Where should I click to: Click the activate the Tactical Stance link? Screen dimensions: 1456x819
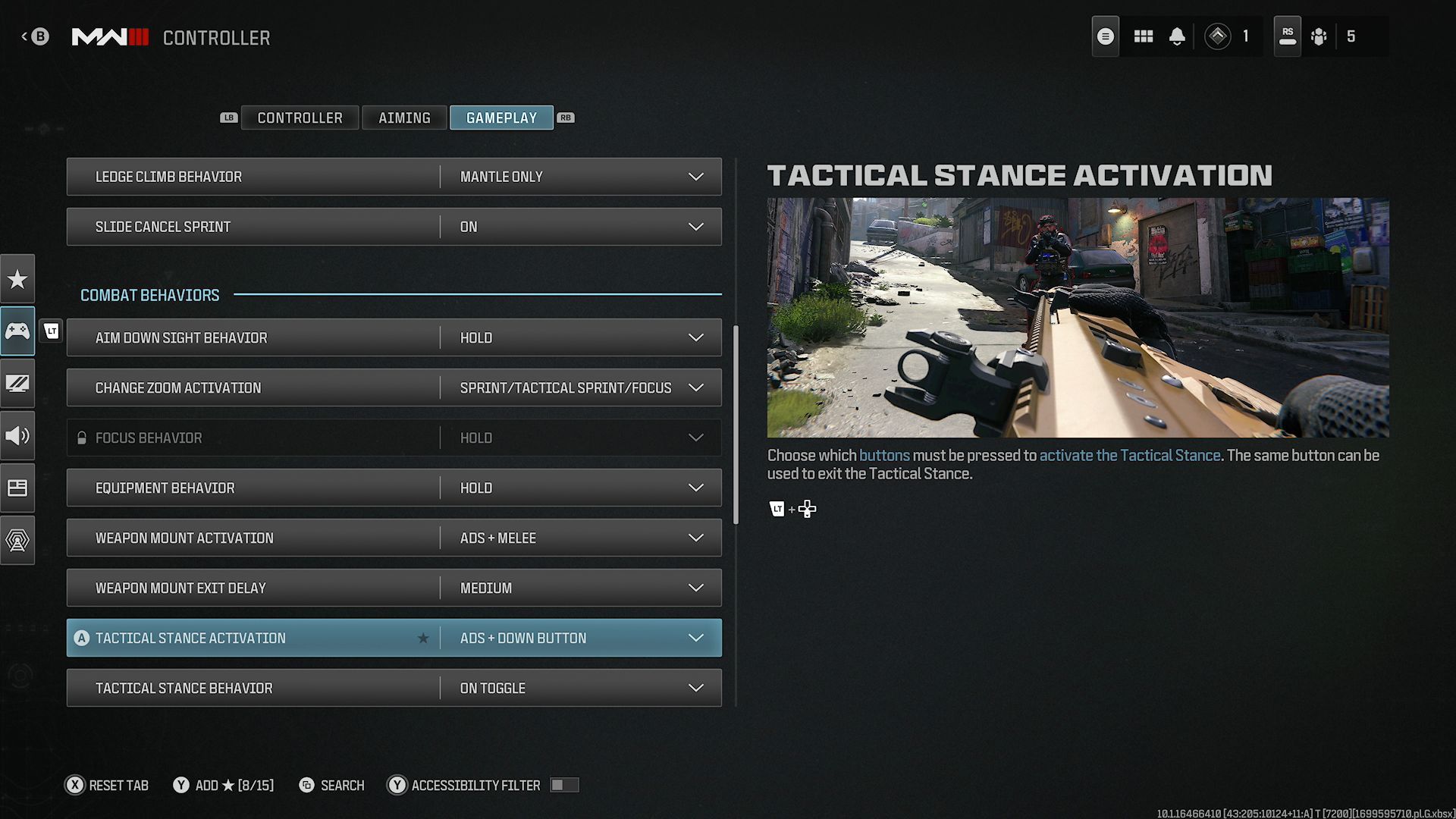click(x=1131, y=455)
